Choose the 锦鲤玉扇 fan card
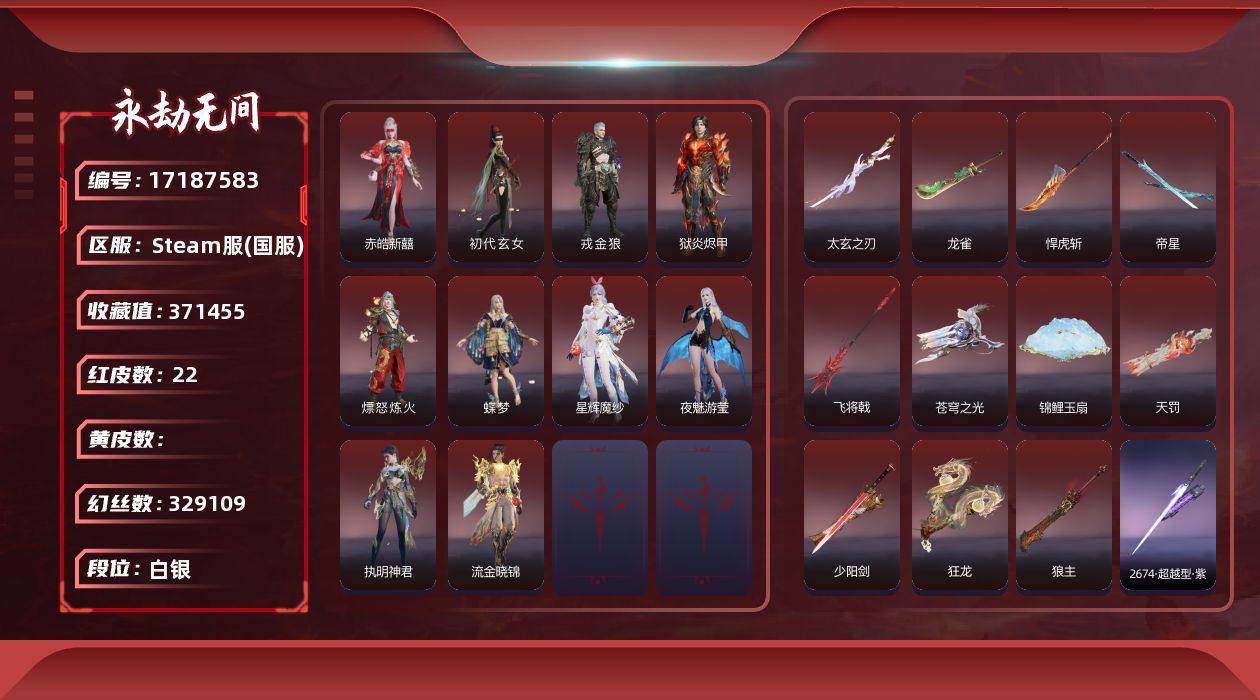 coord(1064,351)
